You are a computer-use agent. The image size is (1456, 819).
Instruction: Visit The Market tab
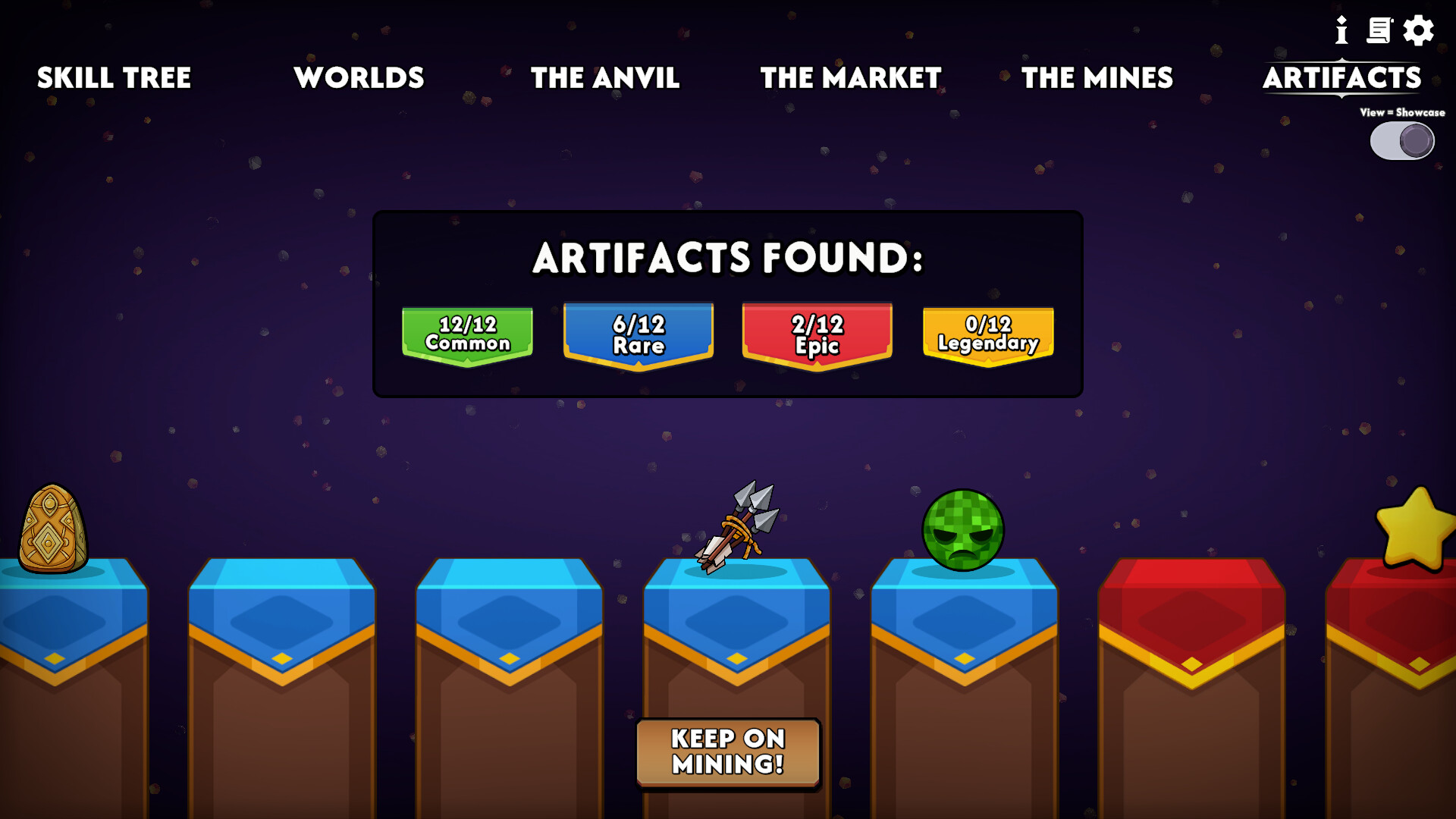pyautogui.click(x=850, y=78)
